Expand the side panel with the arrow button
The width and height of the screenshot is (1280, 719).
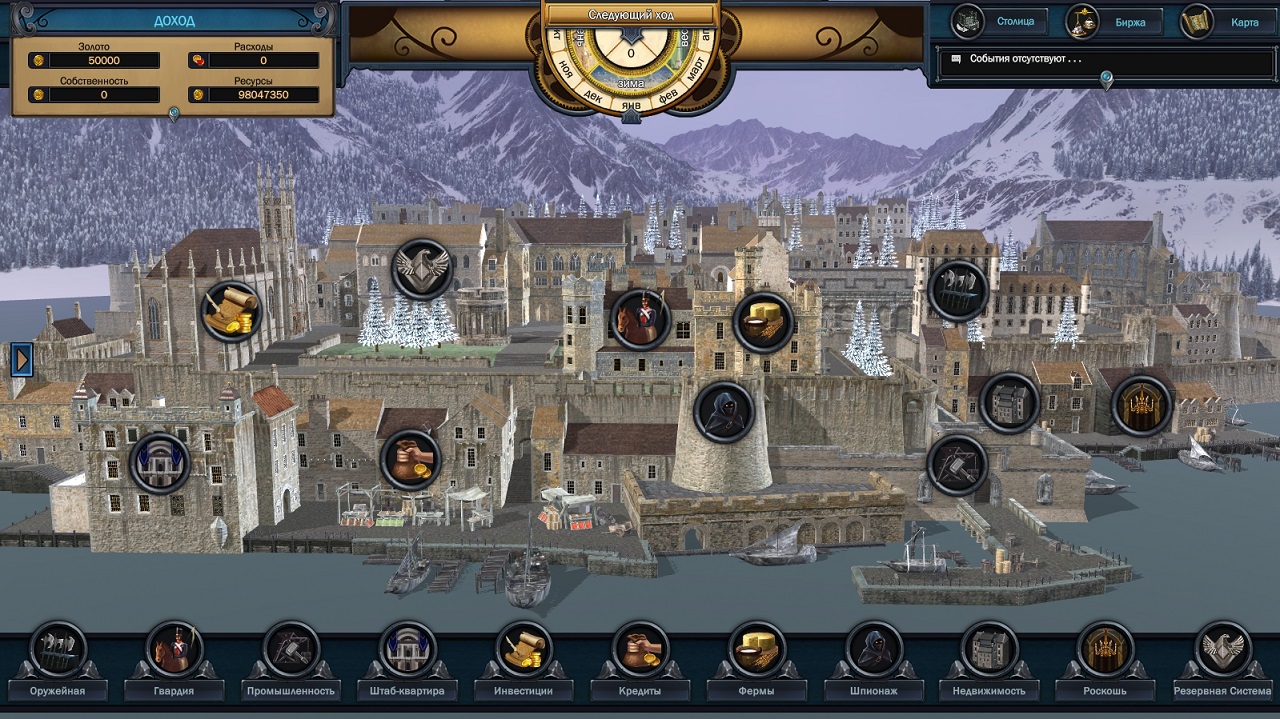point(22,359)
